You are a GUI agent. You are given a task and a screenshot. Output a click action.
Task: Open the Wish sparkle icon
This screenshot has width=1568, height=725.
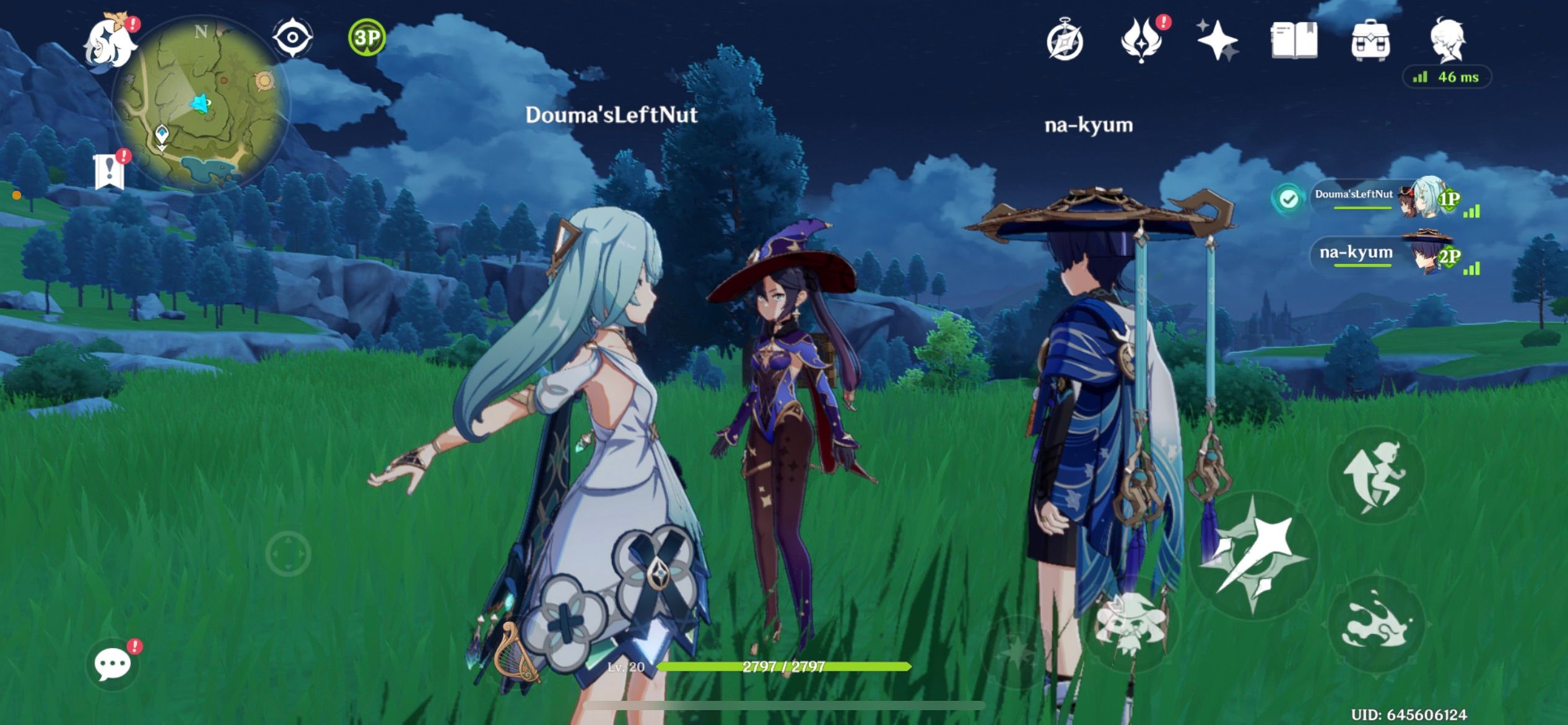(1217, 42)
